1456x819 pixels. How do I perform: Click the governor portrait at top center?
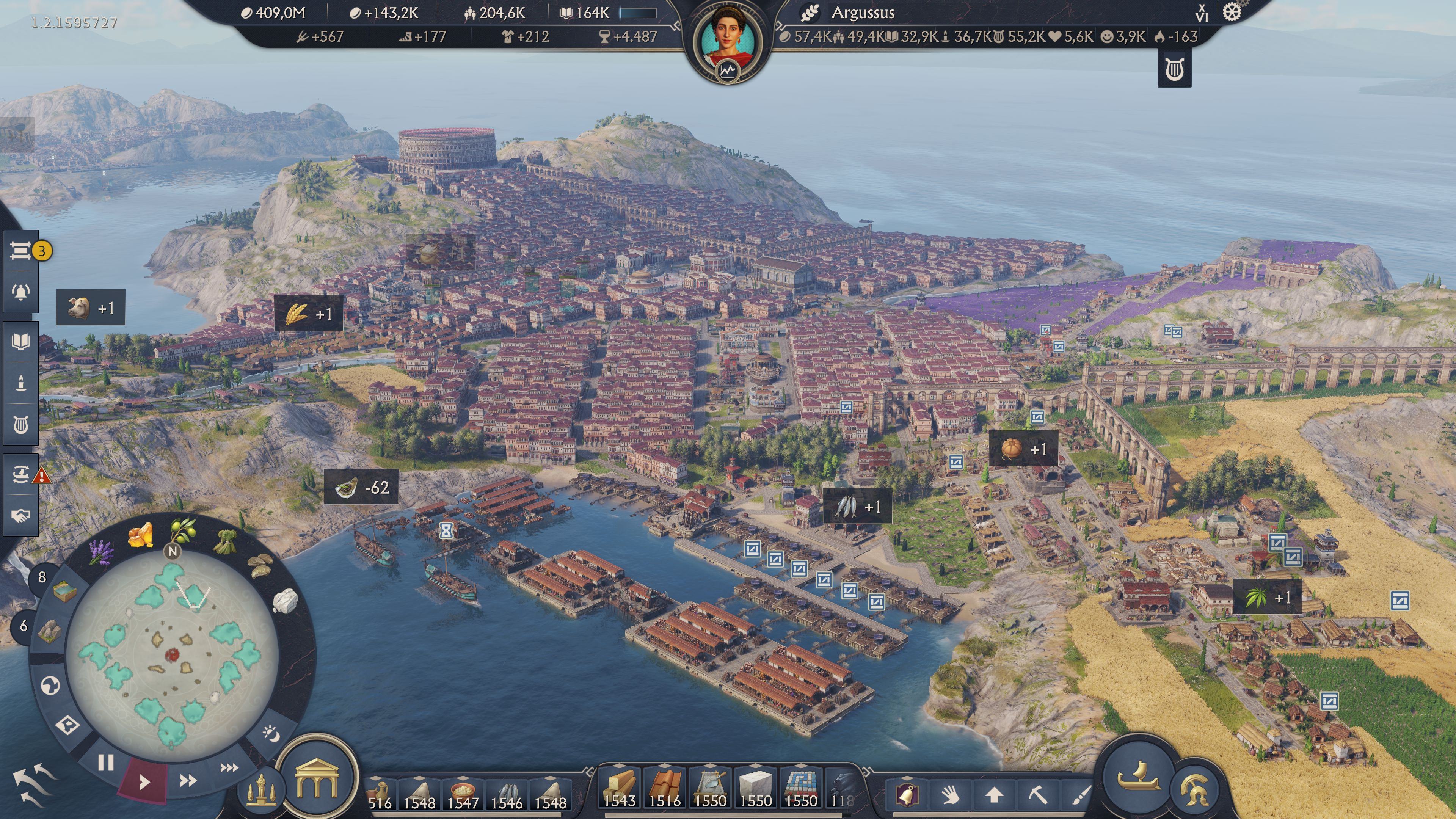[x=728, y=39]
